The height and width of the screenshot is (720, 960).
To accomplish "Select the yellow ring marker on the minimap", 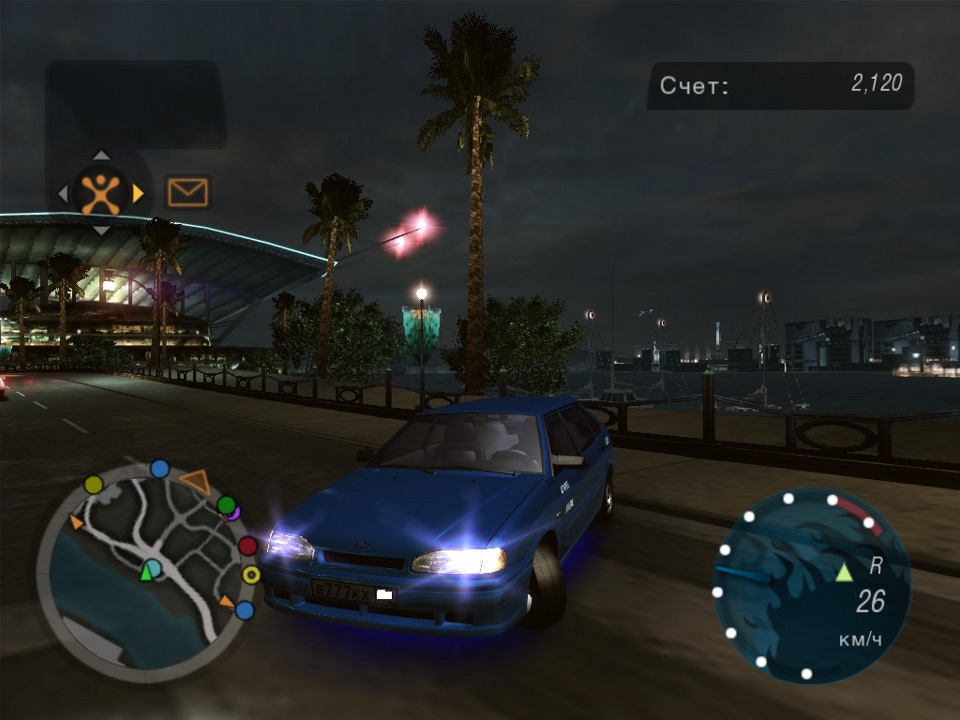I will pos(251,575).
